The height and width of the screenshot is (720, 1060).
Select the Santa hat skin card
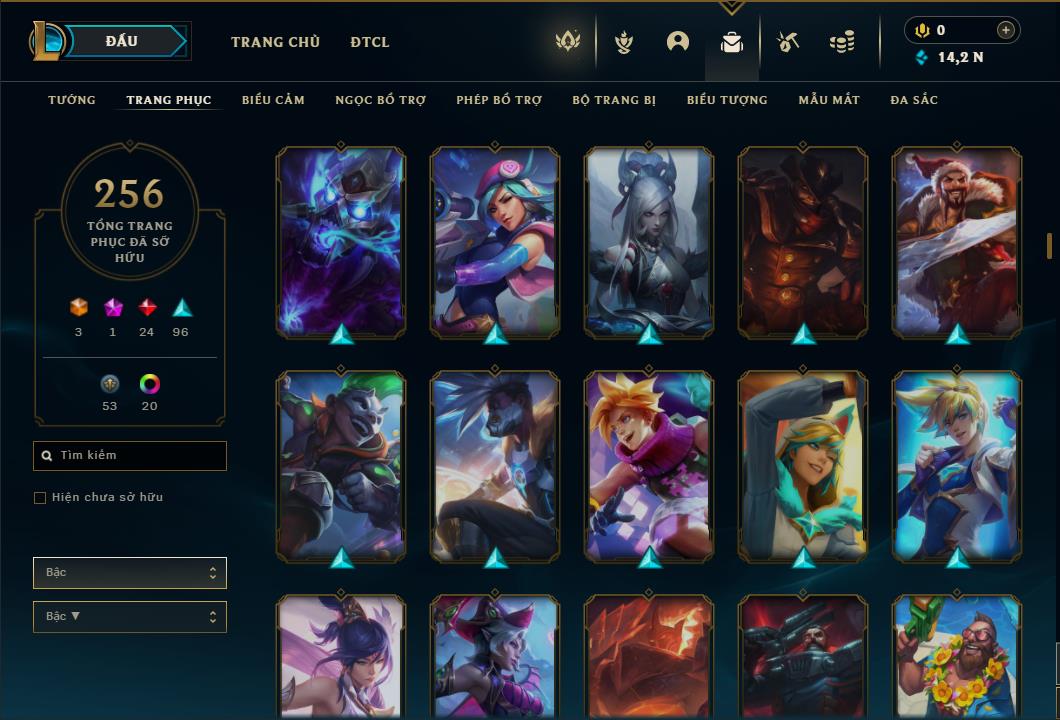(957, 241)
